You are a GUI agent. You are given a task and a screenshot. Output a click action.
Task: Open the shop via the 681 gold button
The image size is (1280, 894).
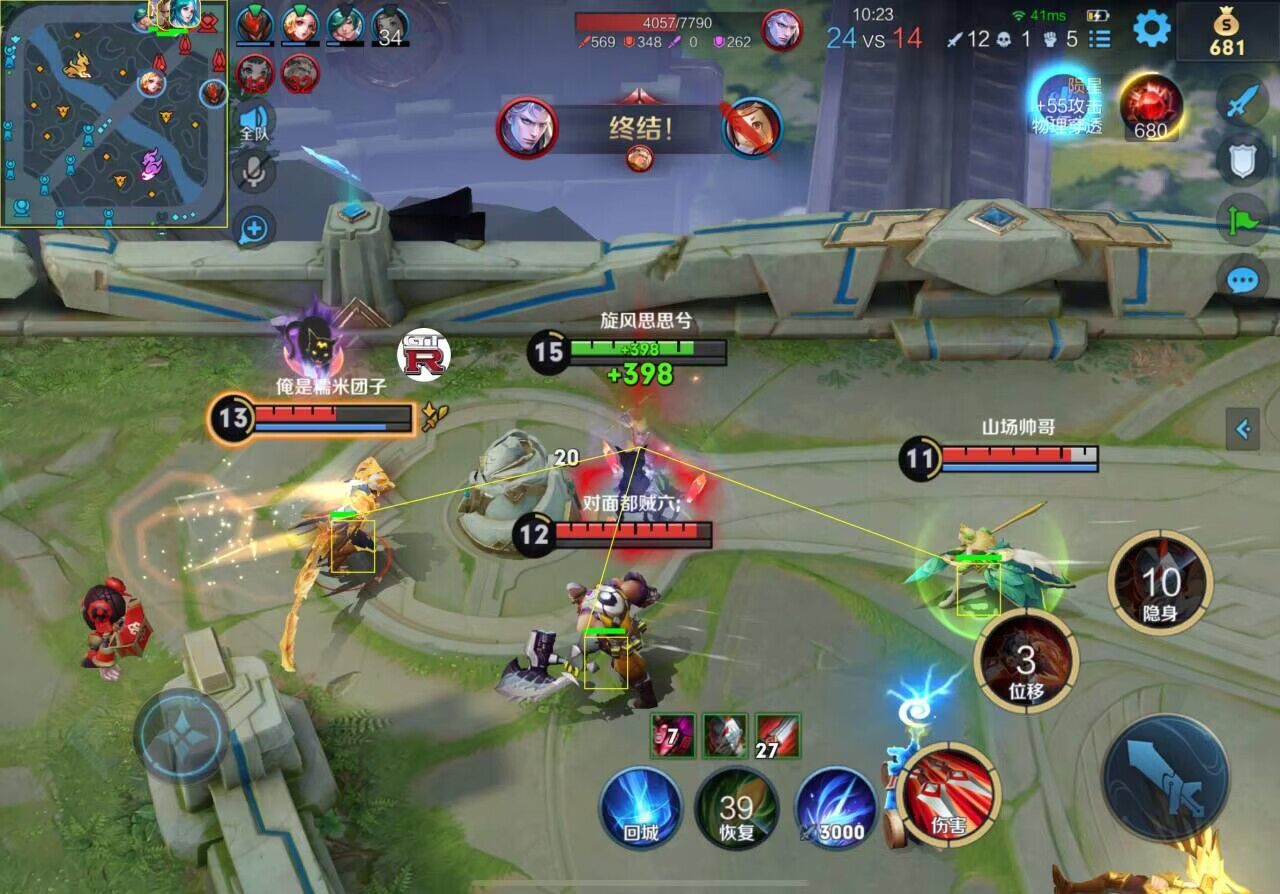tap(1227, 32)
